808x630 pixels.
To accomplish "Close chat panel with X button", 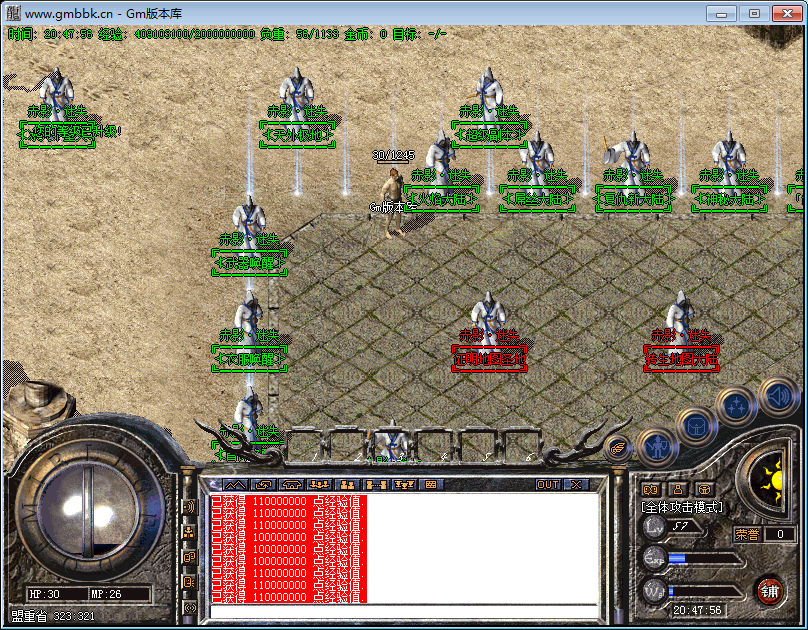I will (577, 485).
